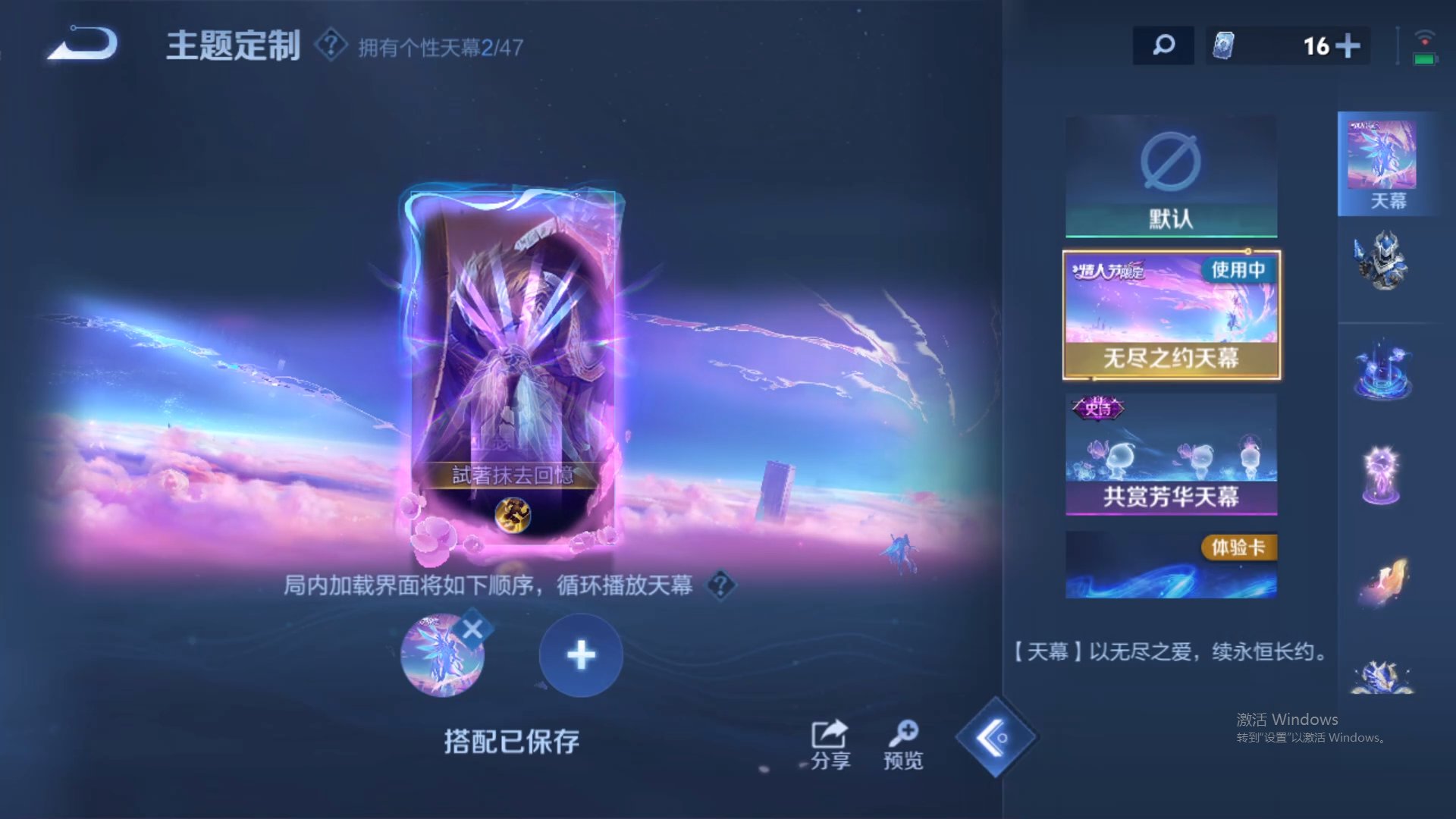This screenshot has width=1456, height=819.
Task: Select the 共赏芳华天幕 epic skycurtain
Action: [1170, 455]
